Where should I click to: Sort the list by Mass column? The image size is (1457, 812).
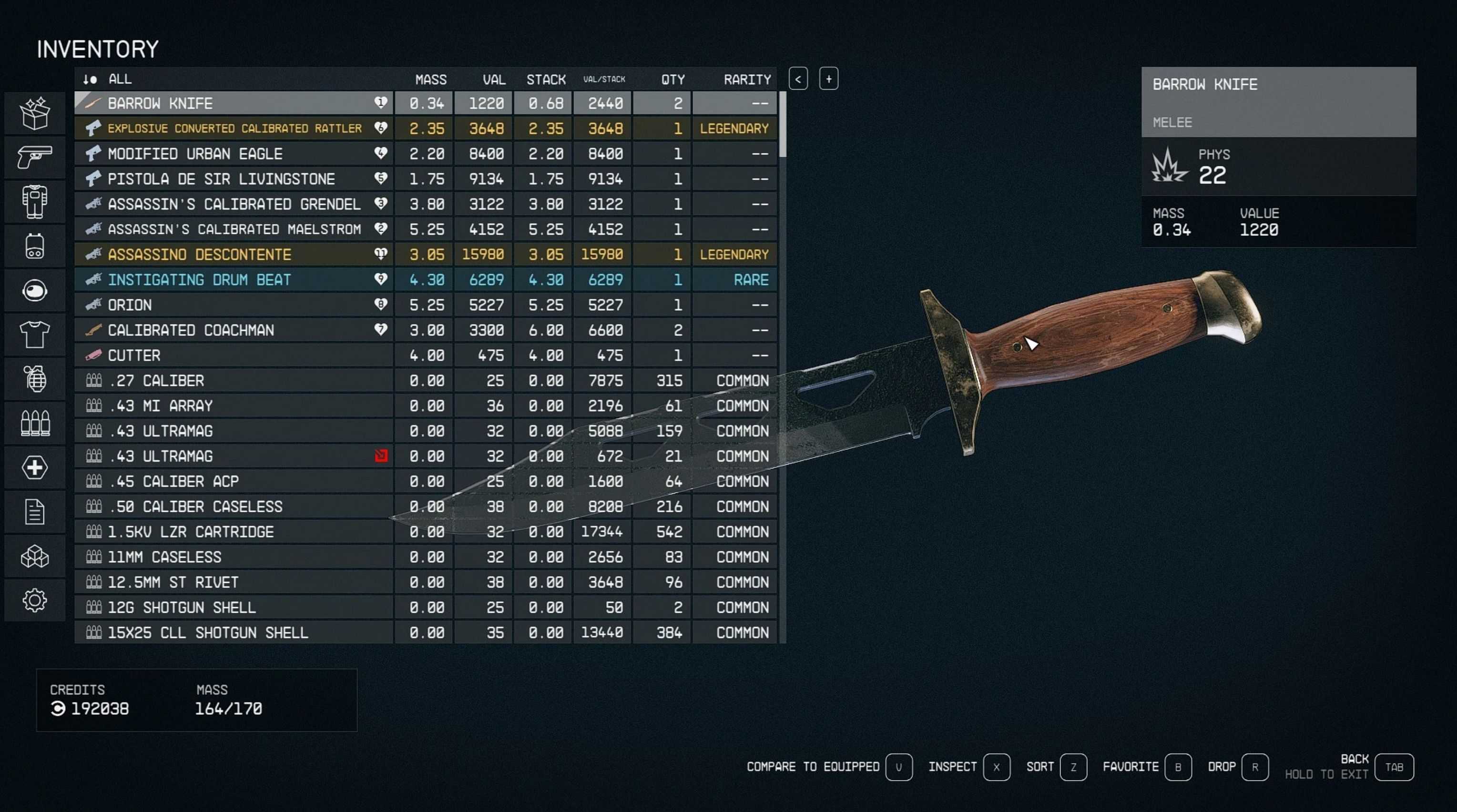point(430,80)
